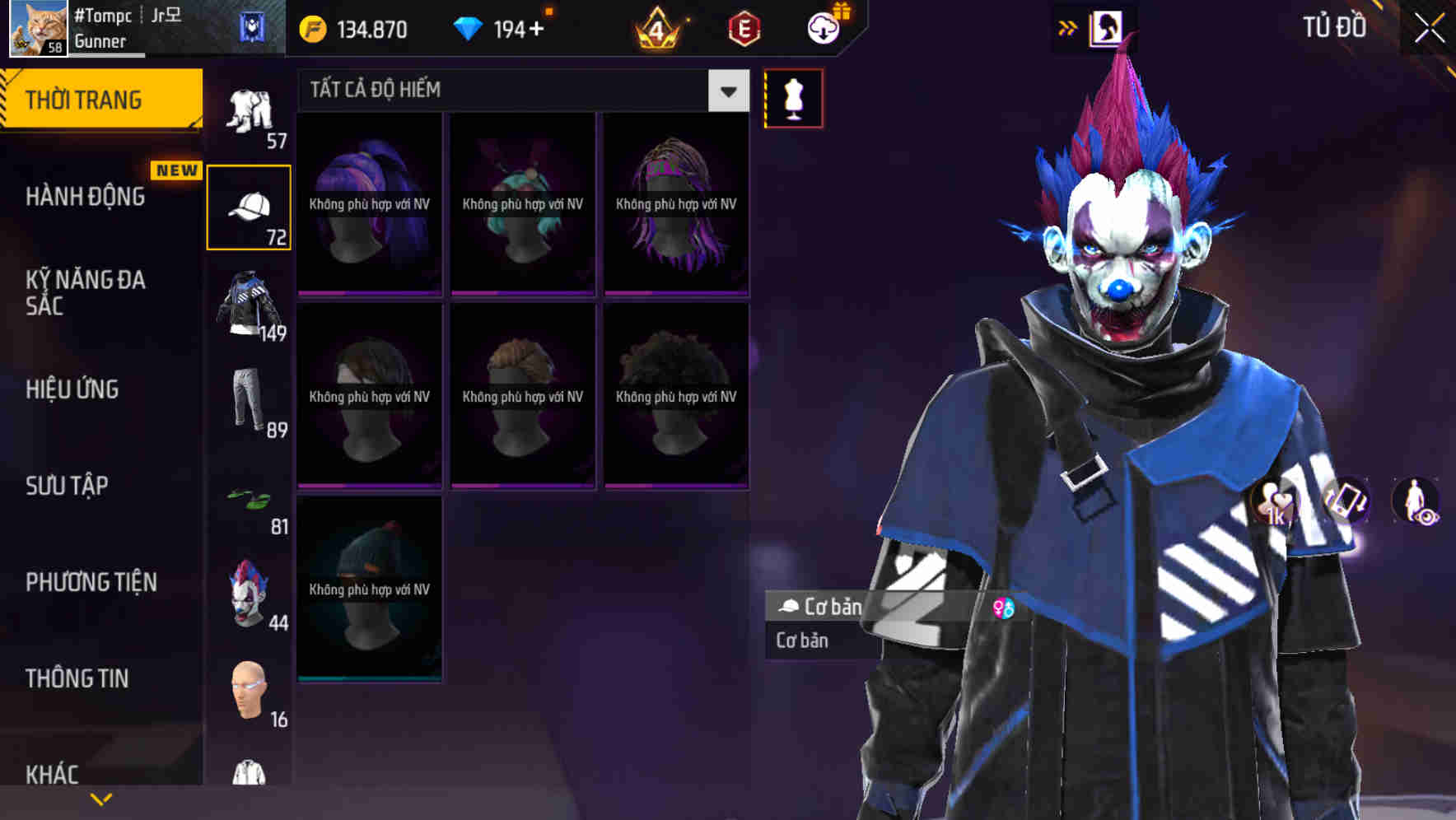The image size is (1456, 820).
Task: Collapse the panel using the double arrows
Action: (x=1068, y=26)
